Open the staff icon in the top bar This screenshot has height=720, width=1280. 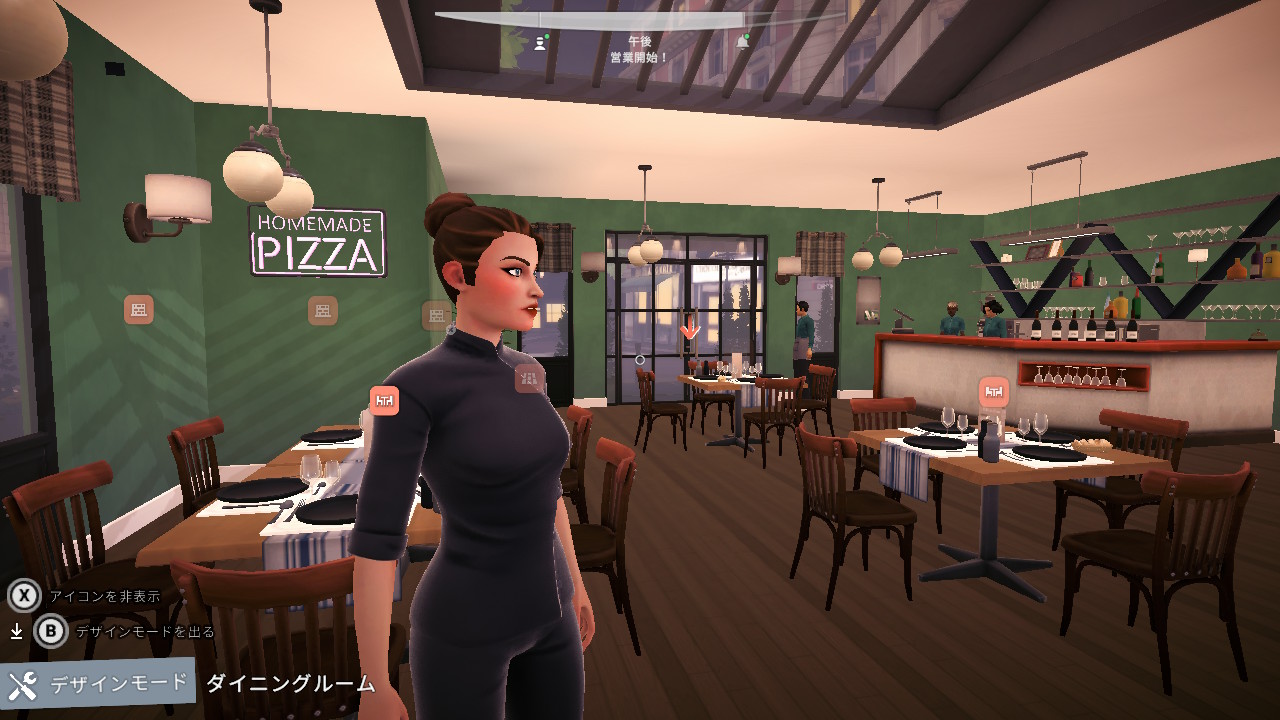[541, 43]
